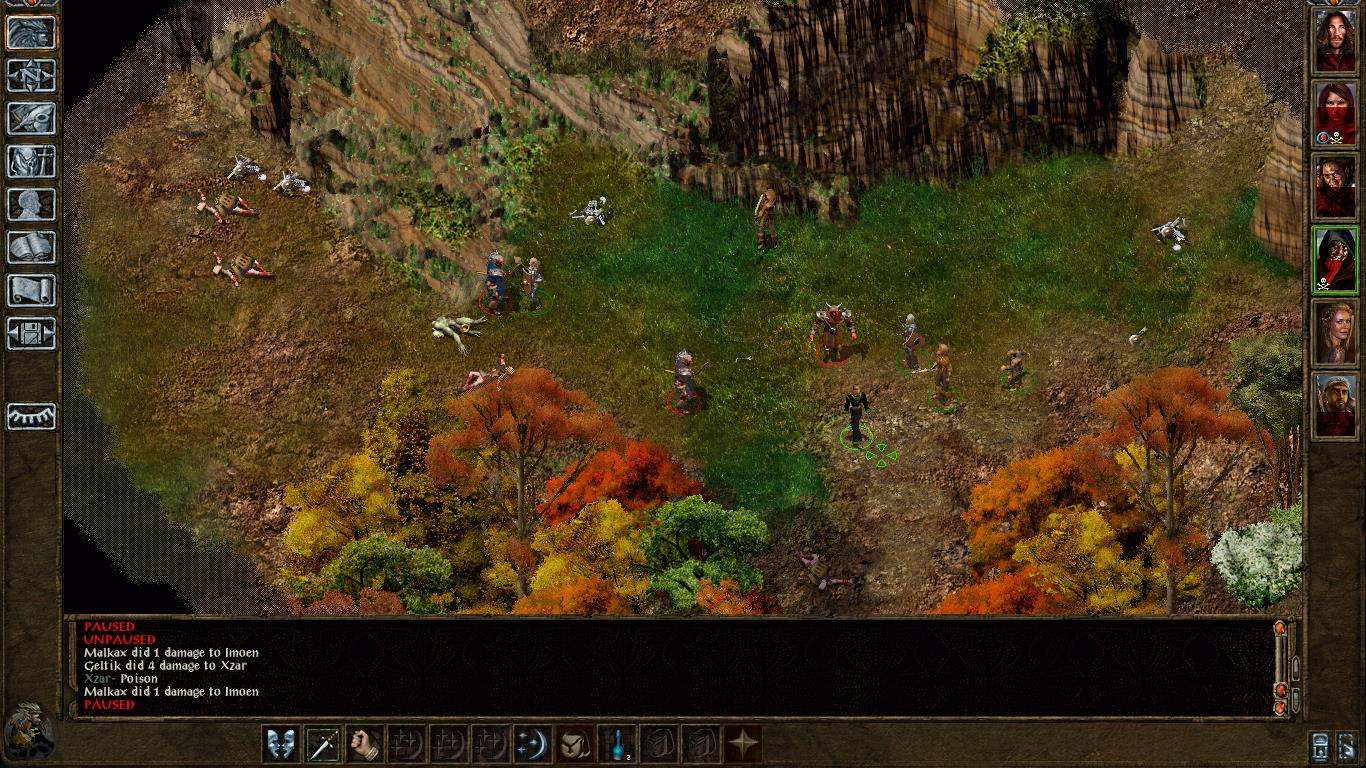Screen dimensions: 1366x768
Task: Choose the fist attack slot
Action: pos(365,744)
